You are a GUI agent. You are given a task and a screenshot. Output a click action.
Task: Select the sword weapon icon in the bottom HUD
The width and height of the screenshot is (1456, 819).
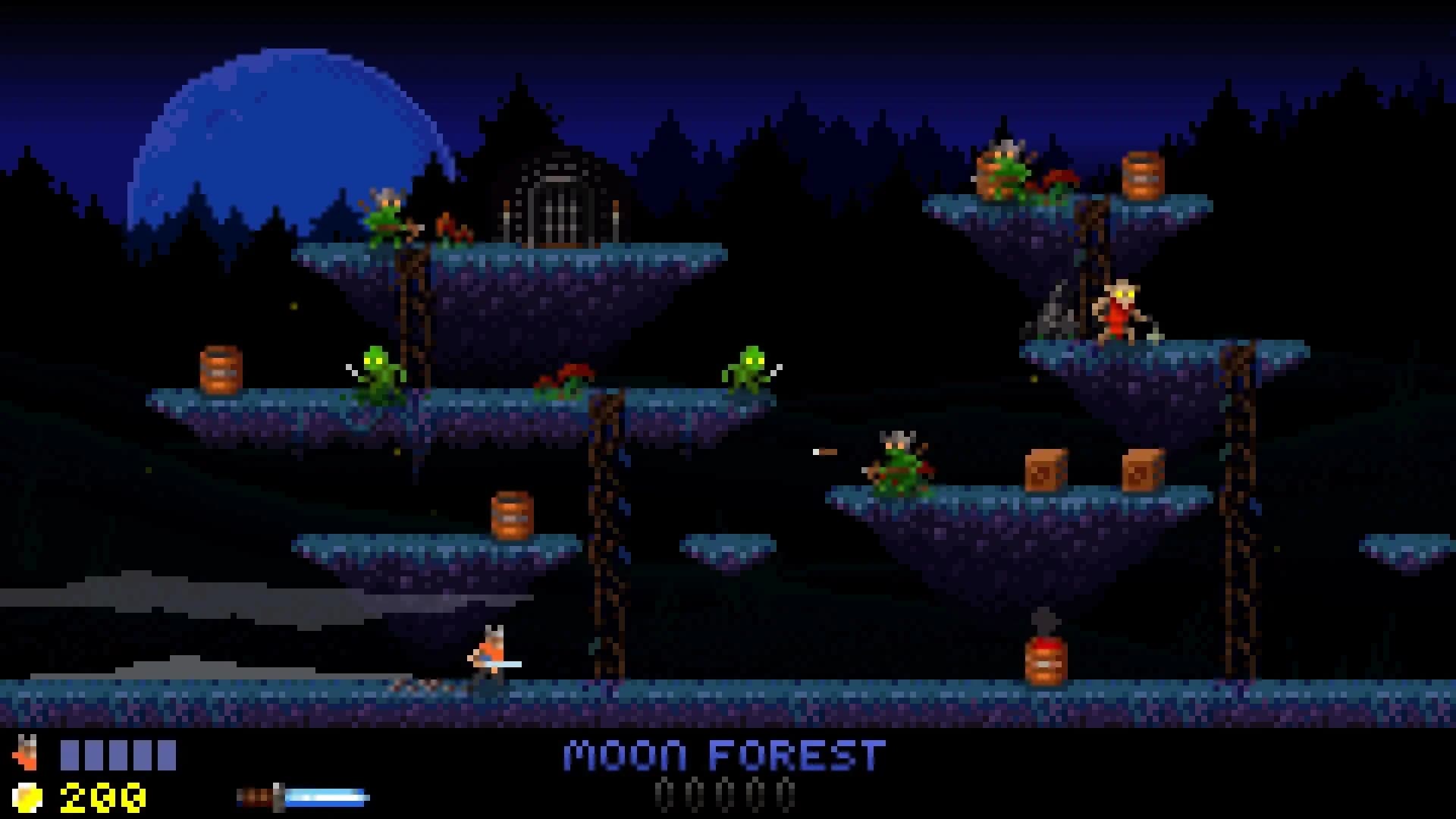(x=258, y=793)
